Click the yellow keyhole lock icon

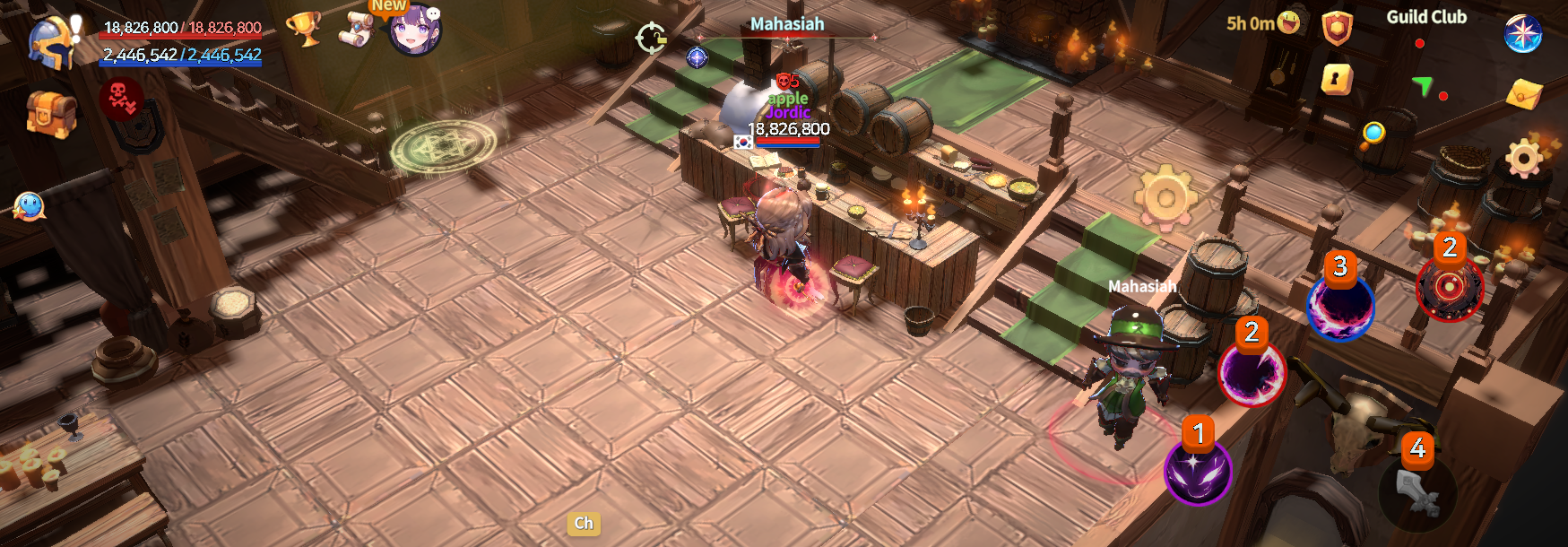point(1336,80)
